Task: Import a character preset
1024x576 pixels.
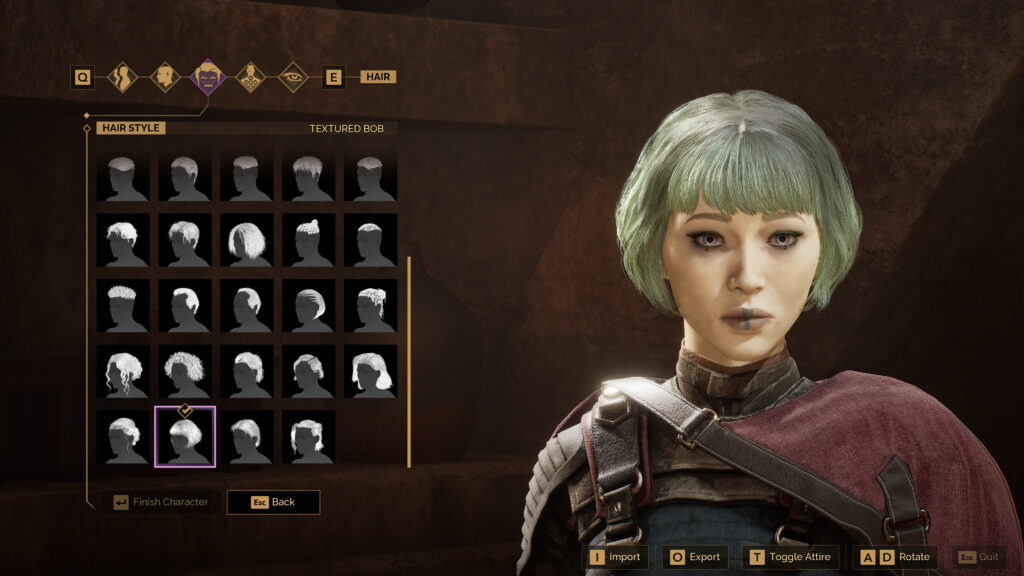Action: coord(615,557)
